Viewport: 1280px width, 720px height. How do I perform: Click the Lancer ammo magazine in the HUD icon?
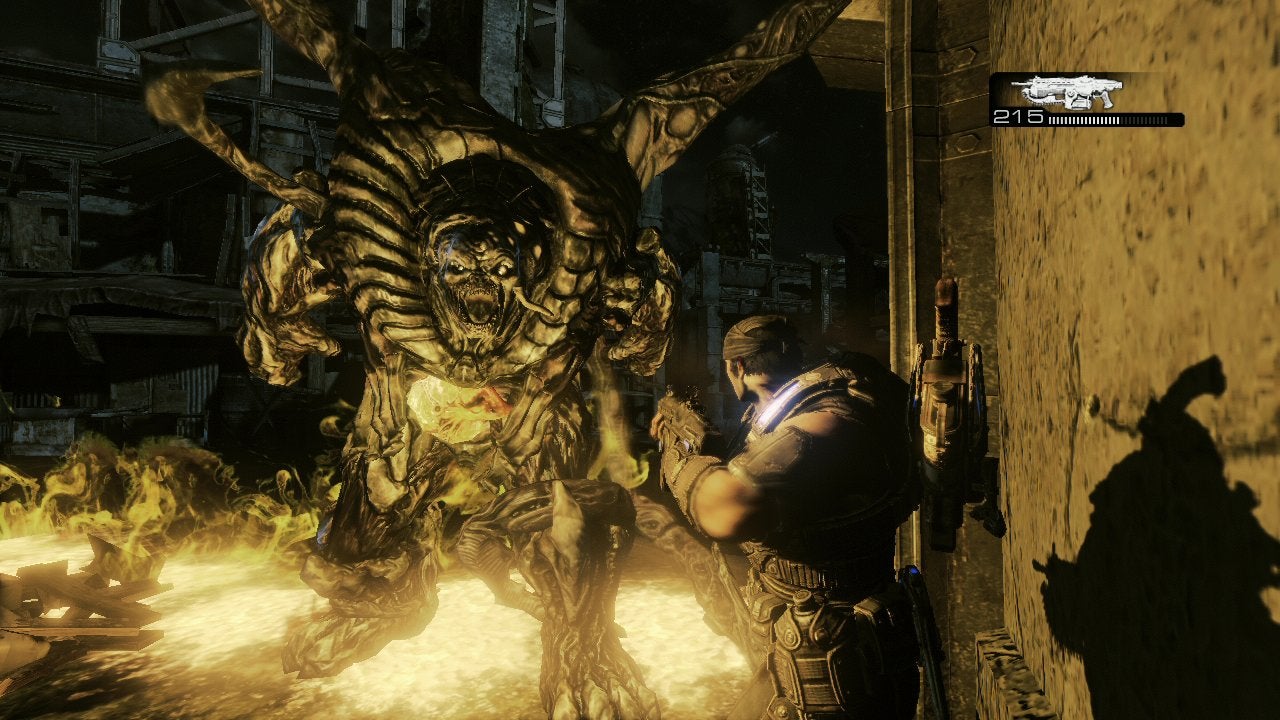(x=1080, y=105)
